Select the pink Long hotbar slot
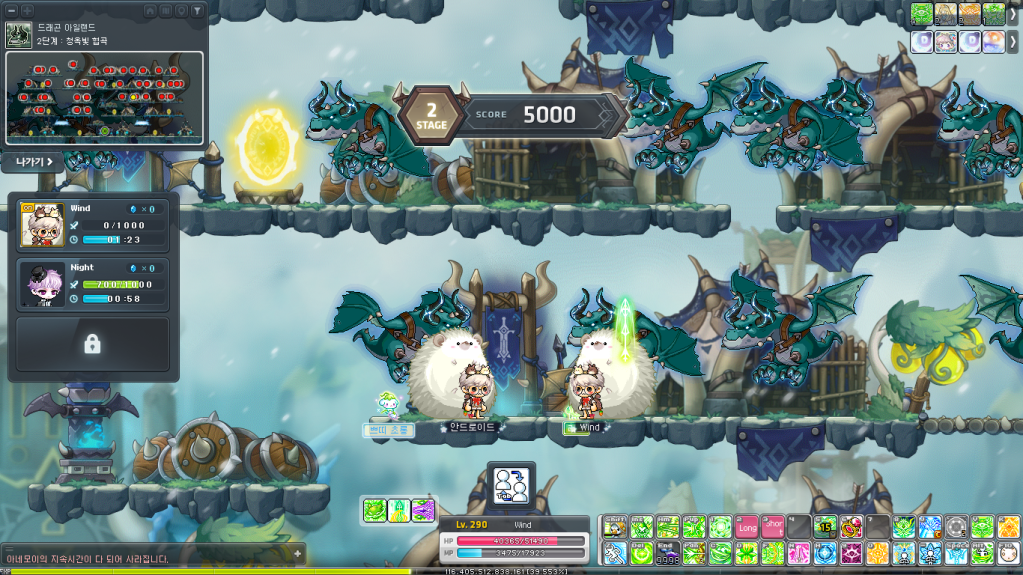1023x575 pixels. (747, 527)
